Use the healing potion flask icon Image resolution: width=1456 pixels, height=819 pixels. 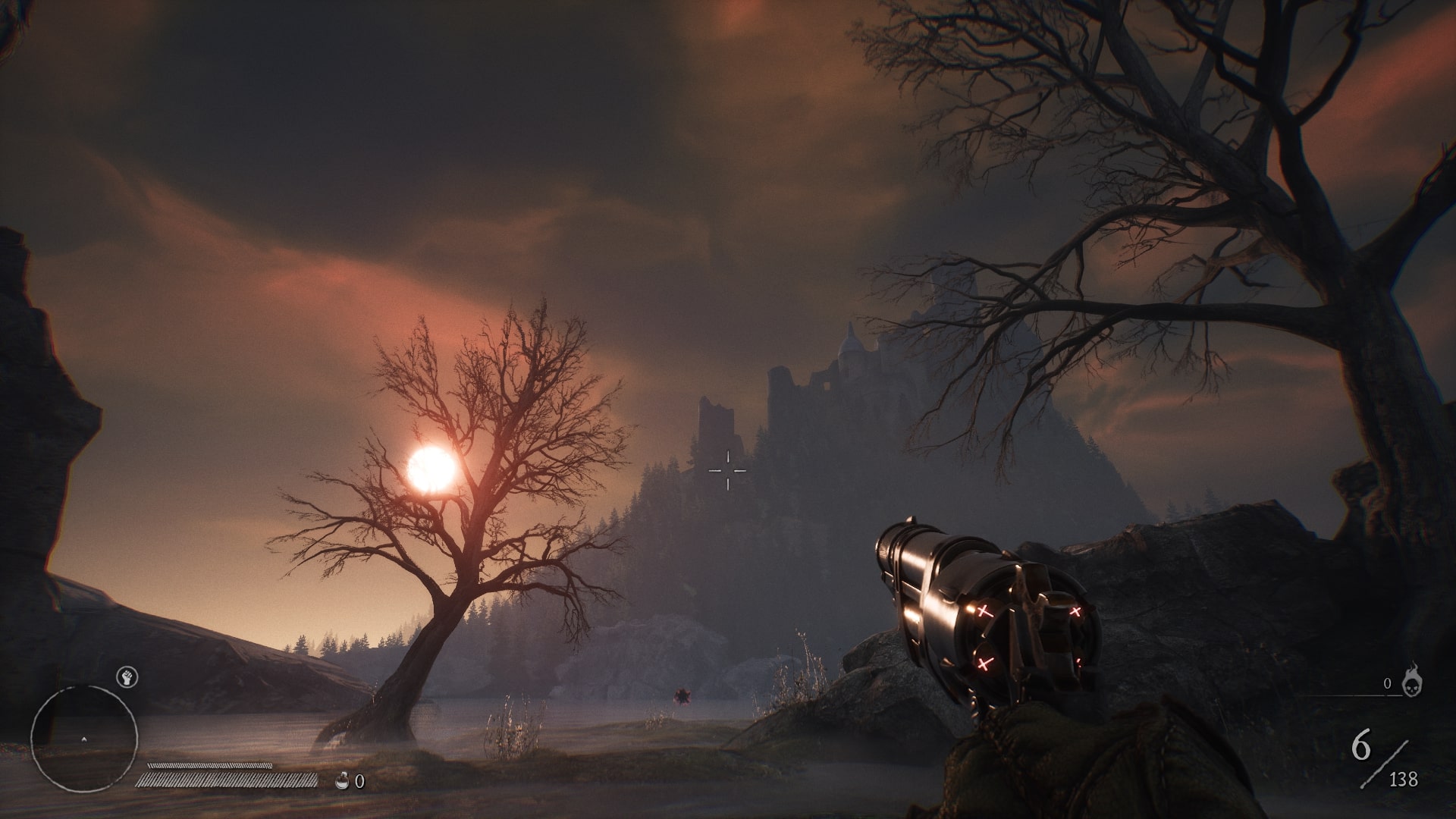coord(343,780)
